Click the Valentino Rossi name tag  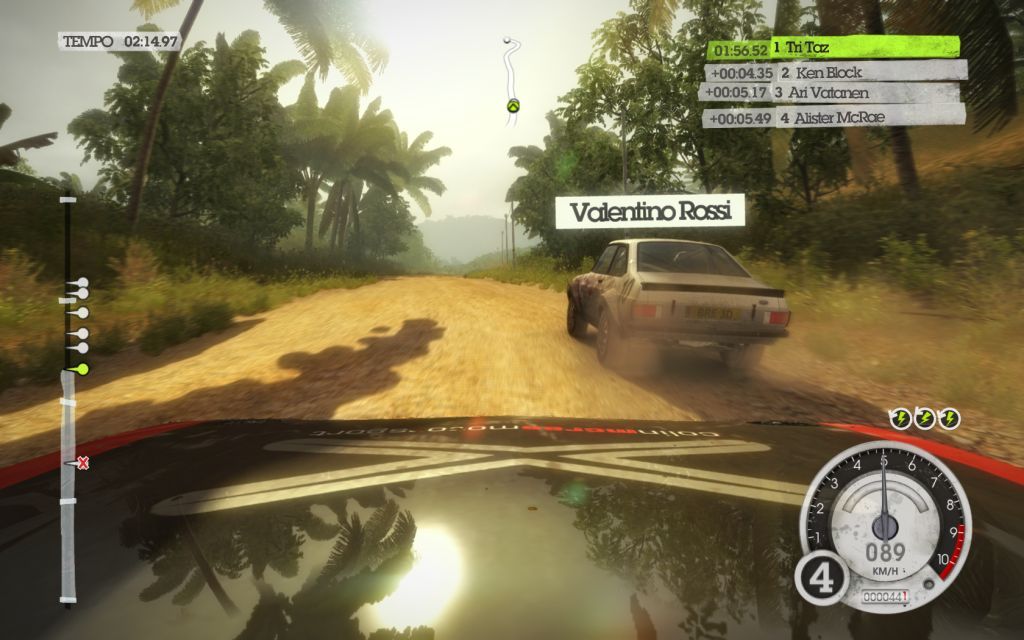tap(650, 212)
